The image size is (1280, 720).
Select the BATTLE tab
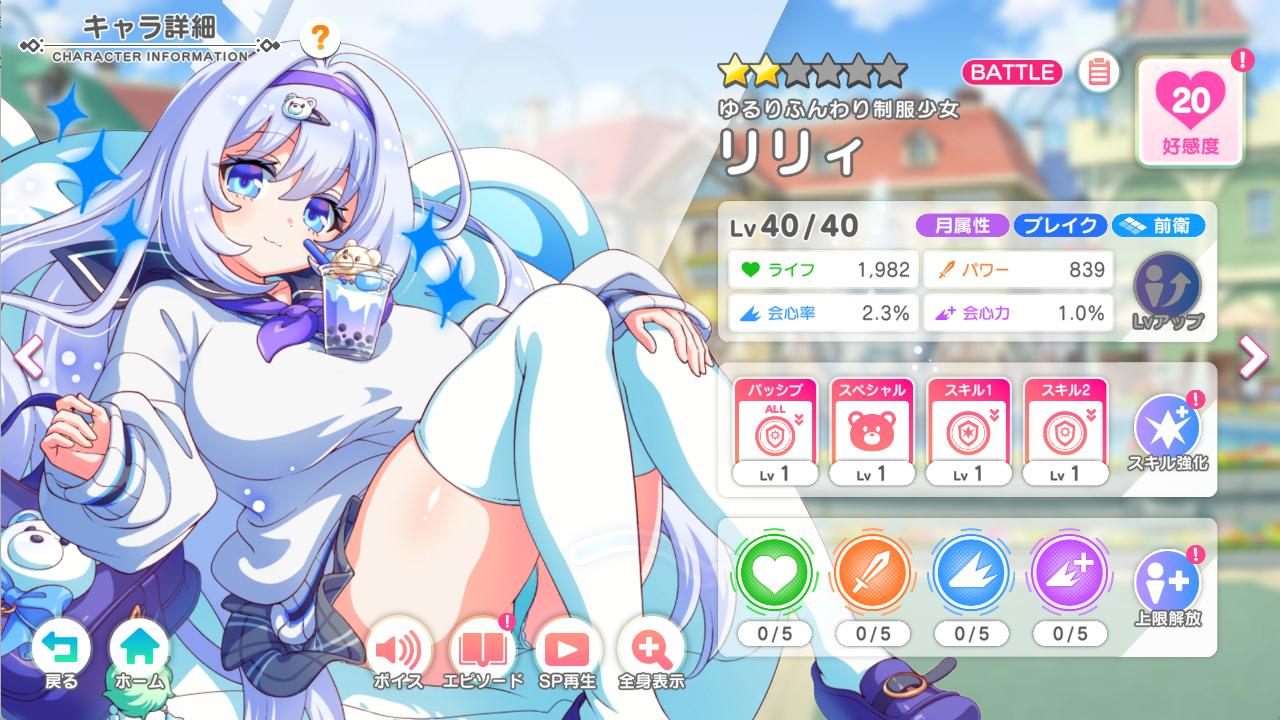[1011, 72]
